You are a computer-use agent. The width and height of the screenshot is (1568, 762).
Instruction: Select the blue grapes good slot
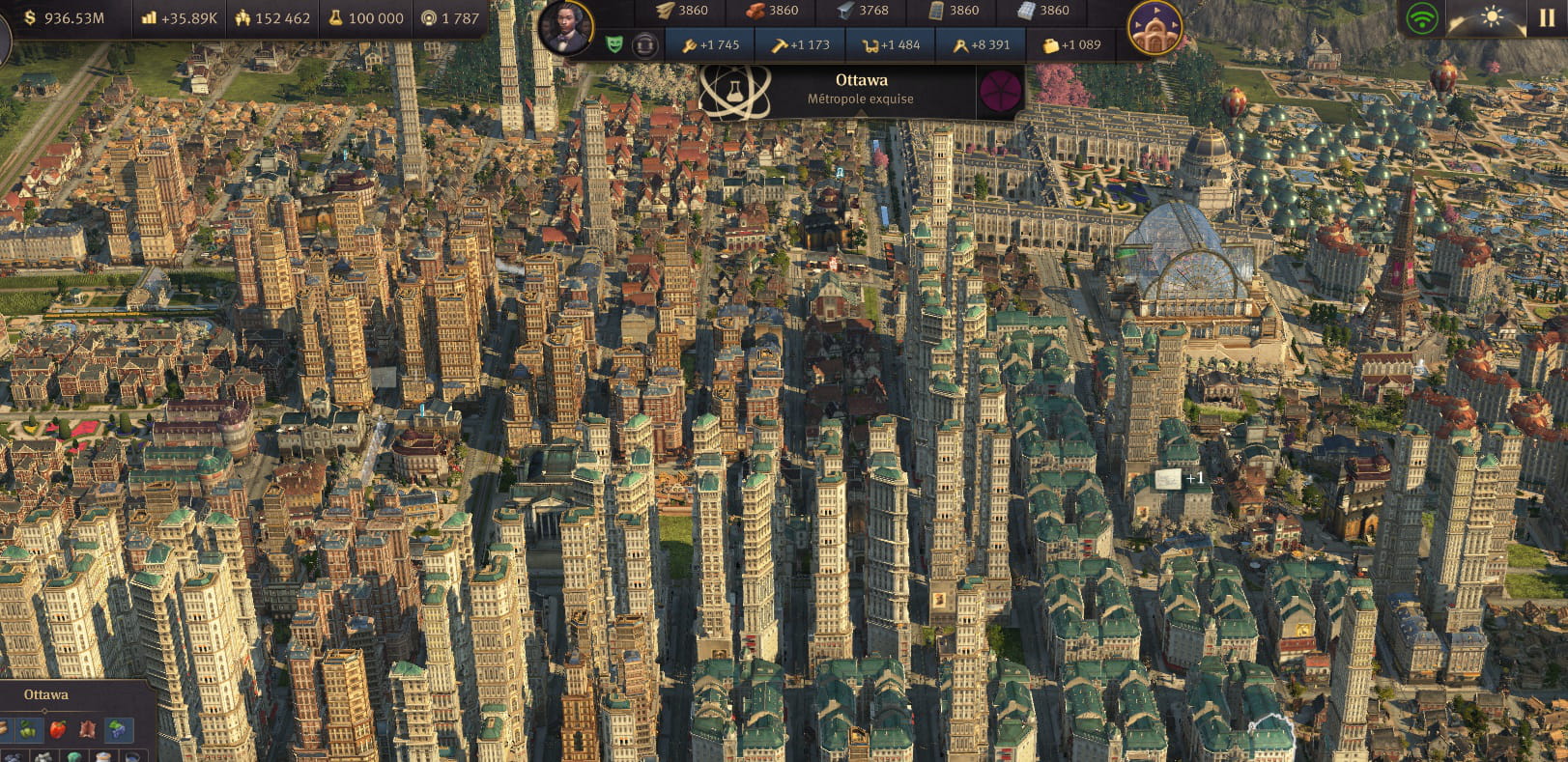coord(117,729)
